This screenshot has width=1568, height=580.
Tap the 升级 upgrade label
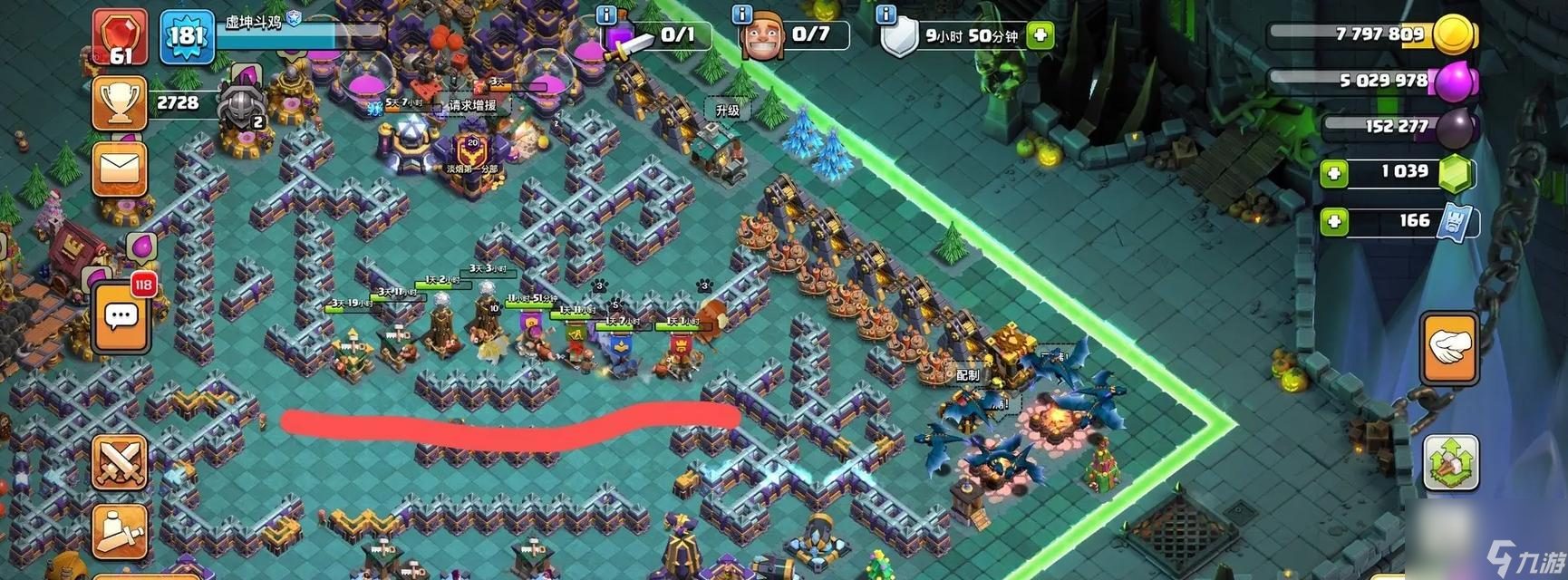(x=727, y=110)
